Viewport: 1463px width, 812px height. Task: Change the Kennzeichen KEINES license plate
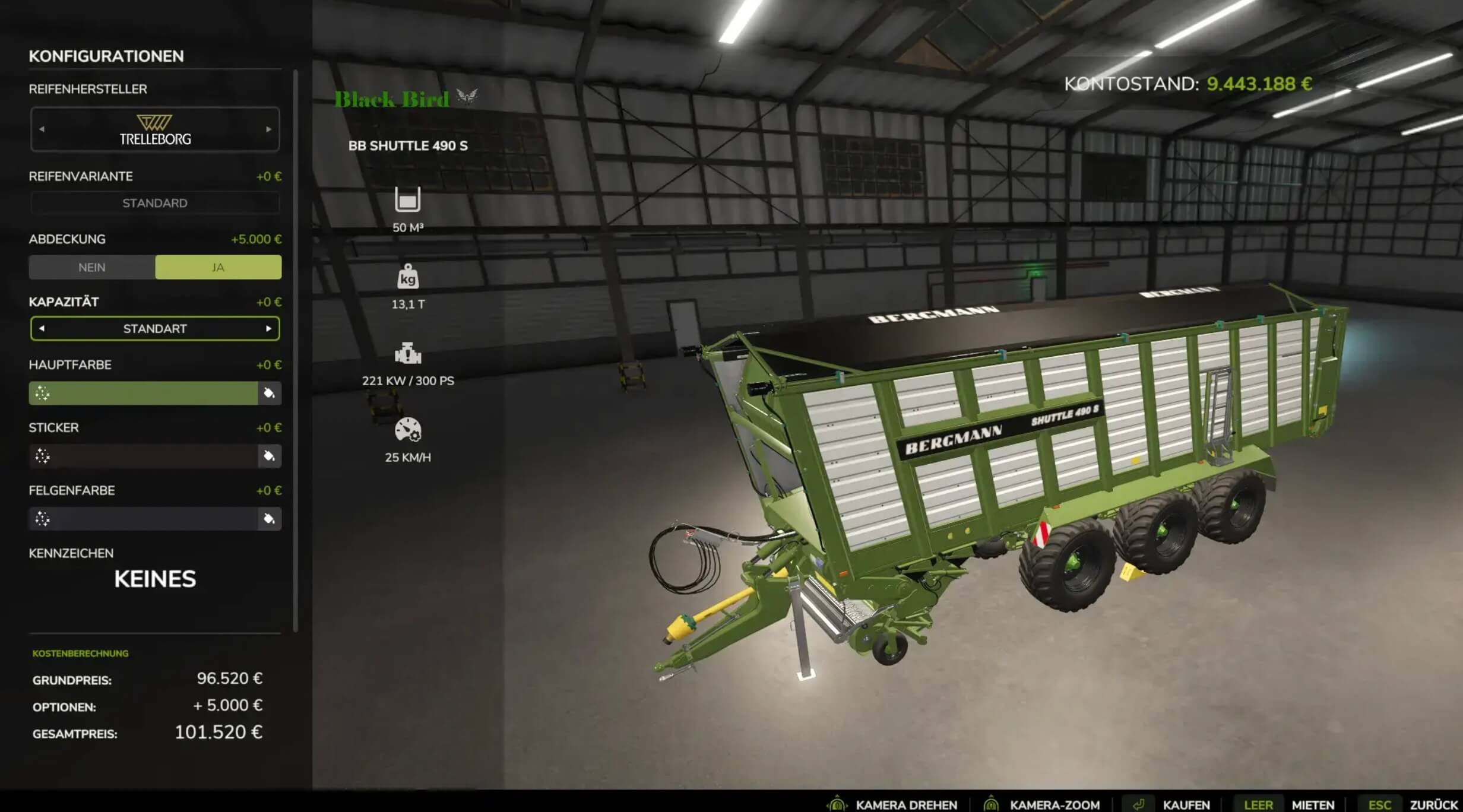(155, 579)
